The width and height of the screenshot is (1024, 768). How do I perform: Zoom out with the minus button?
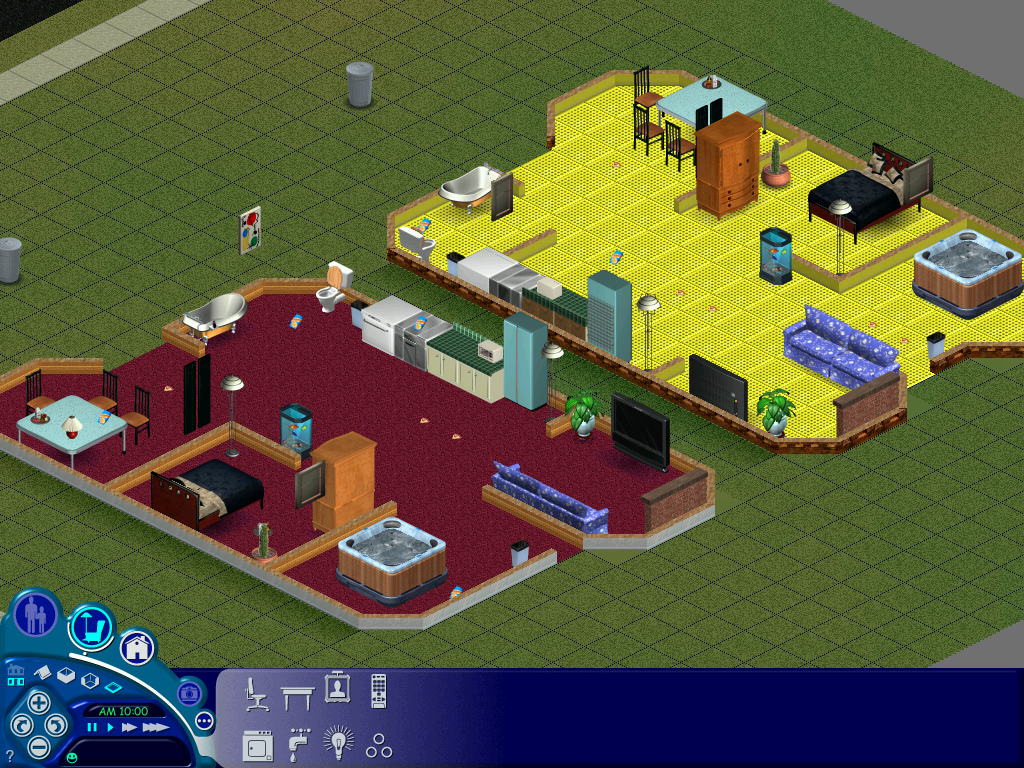(x=38, y=746)
